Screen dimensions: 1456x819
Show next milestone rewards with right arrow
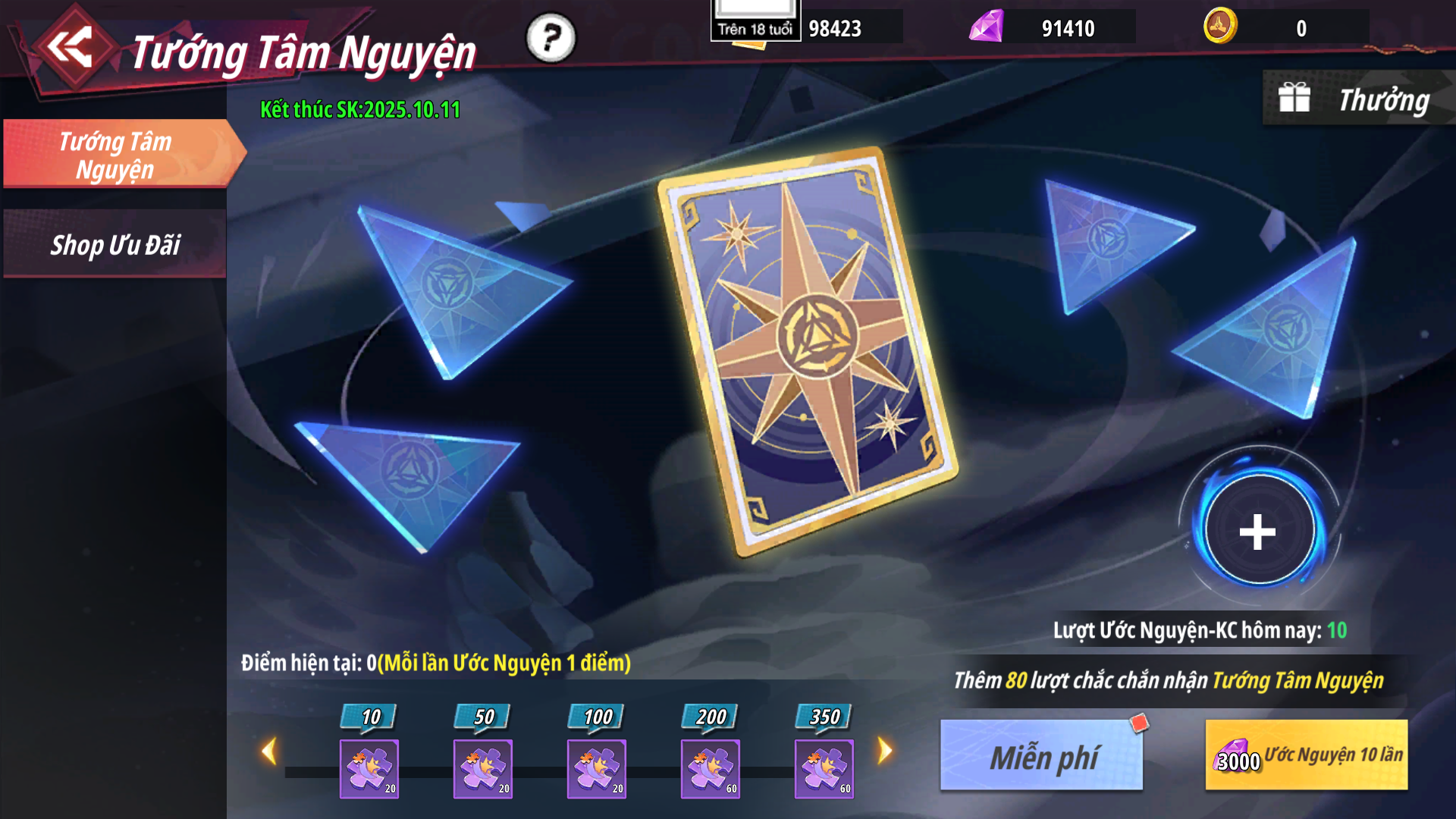pyautogui.click(x=884, y=752)
